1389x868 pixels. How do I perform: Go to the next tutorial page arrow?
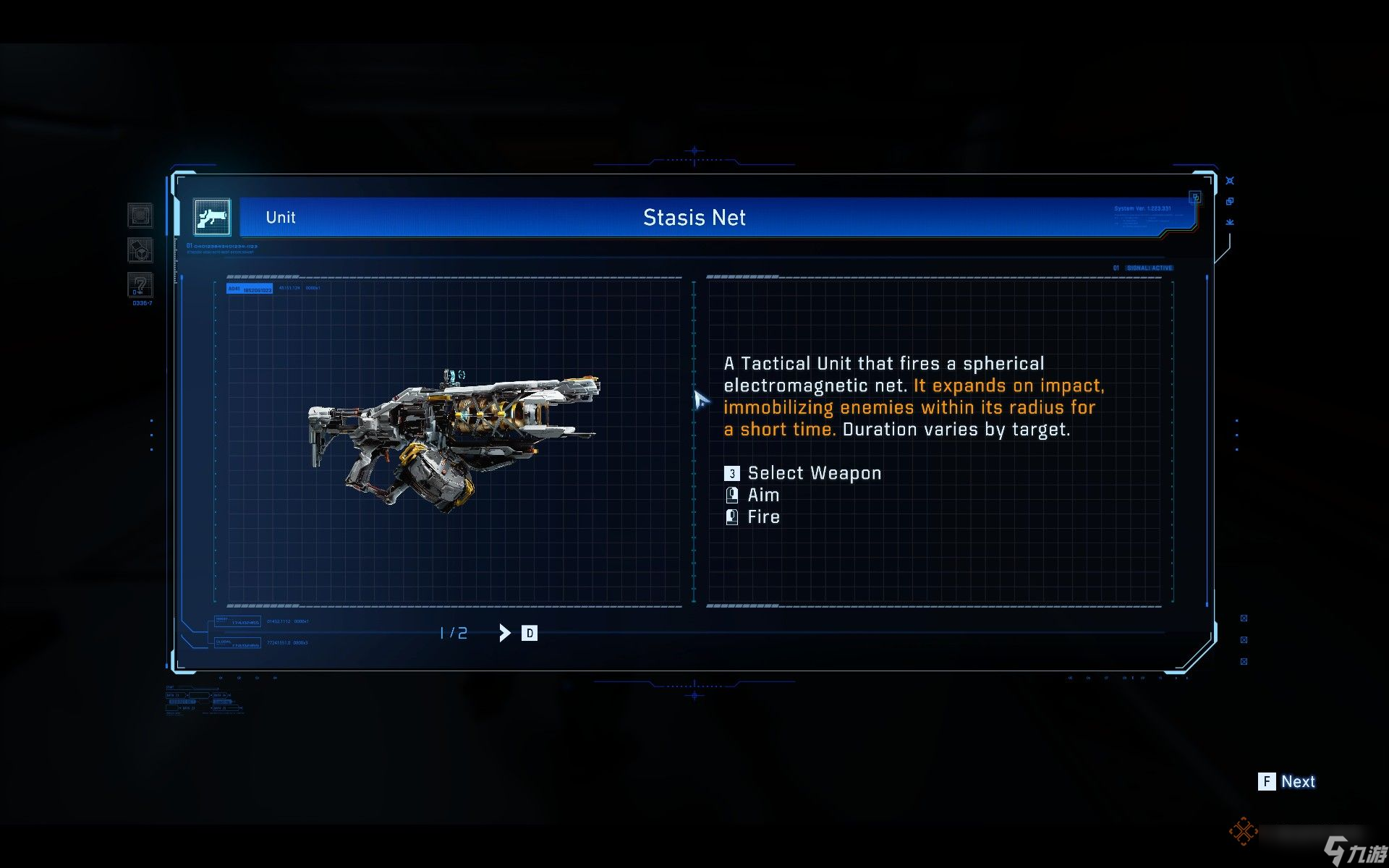point(505,633)
